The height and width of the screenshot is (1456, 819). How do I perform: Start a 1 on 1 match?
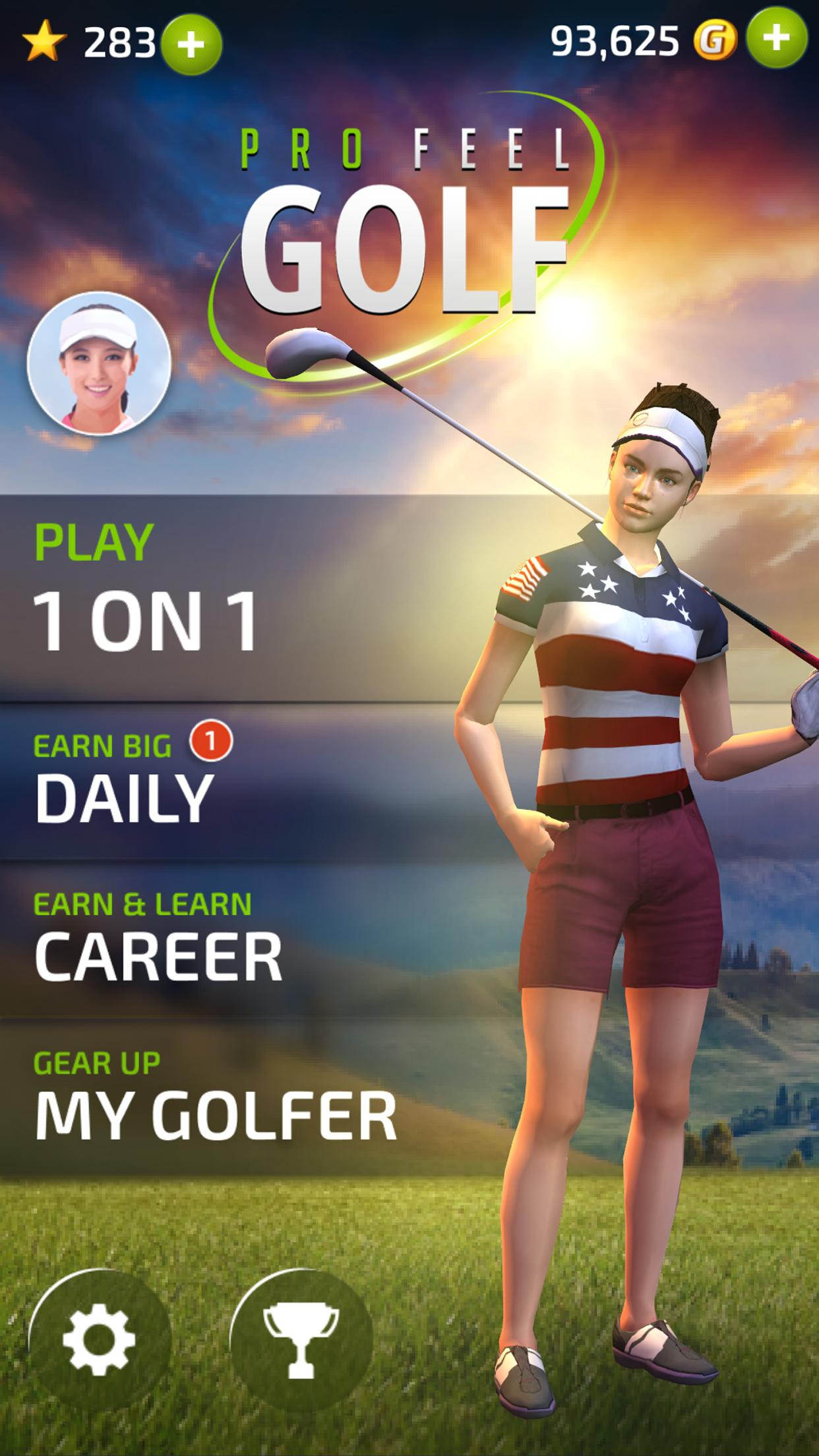[146, 597]
